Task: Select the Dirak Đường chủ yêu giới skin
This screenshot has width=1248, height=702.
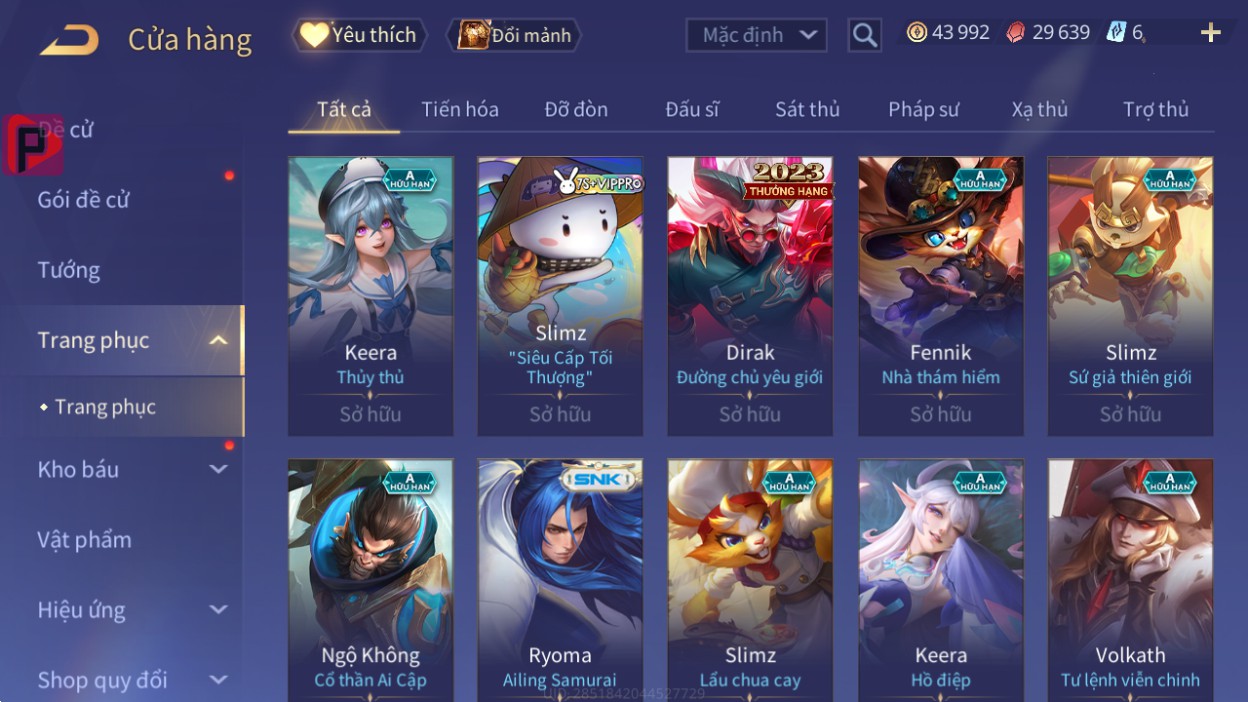Action: pos(750,296)
